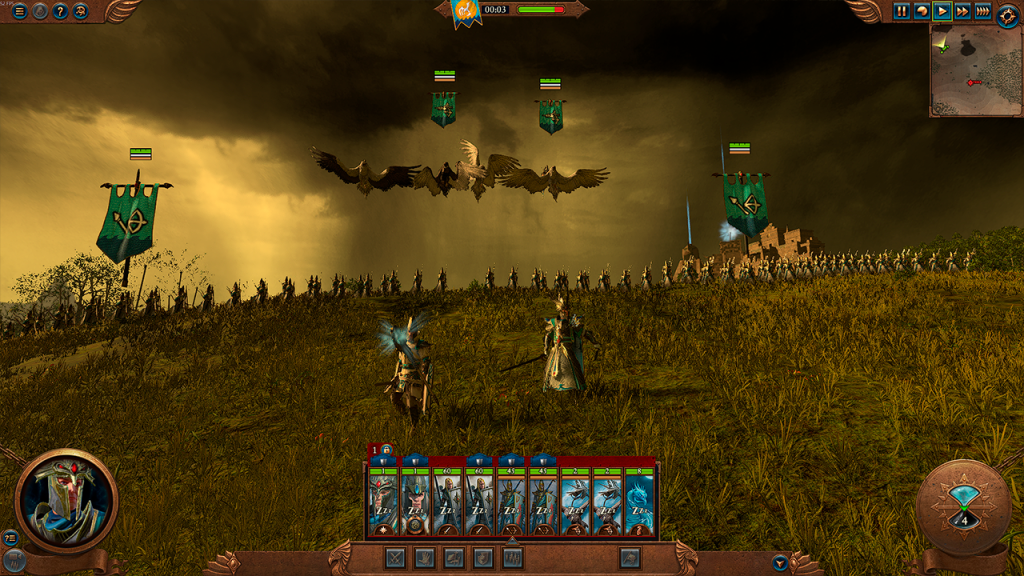Image resolution: width=1024 pixels, height=576 pixels.
Task: Switch to double fast-forward speed
Action: (x=962, y=11)
